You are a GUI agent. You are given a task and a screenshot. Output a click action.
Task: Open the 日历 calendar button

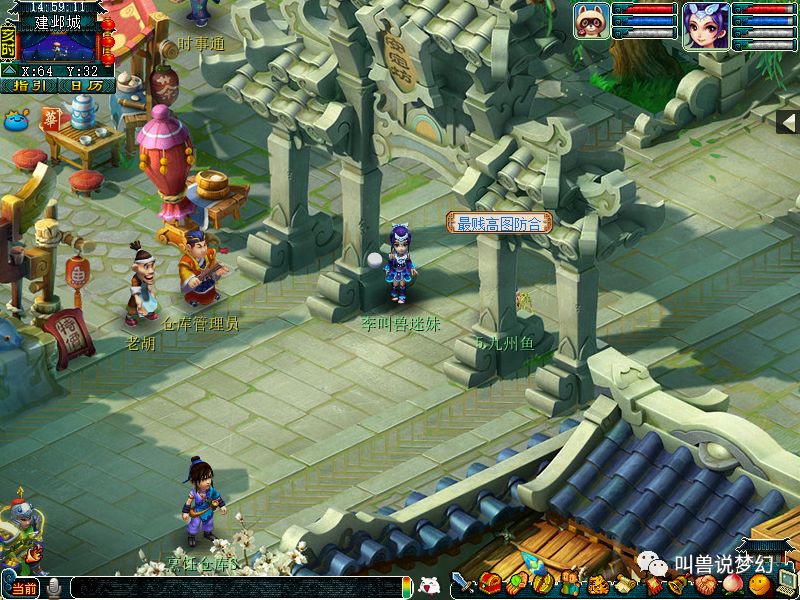(86, 86)
